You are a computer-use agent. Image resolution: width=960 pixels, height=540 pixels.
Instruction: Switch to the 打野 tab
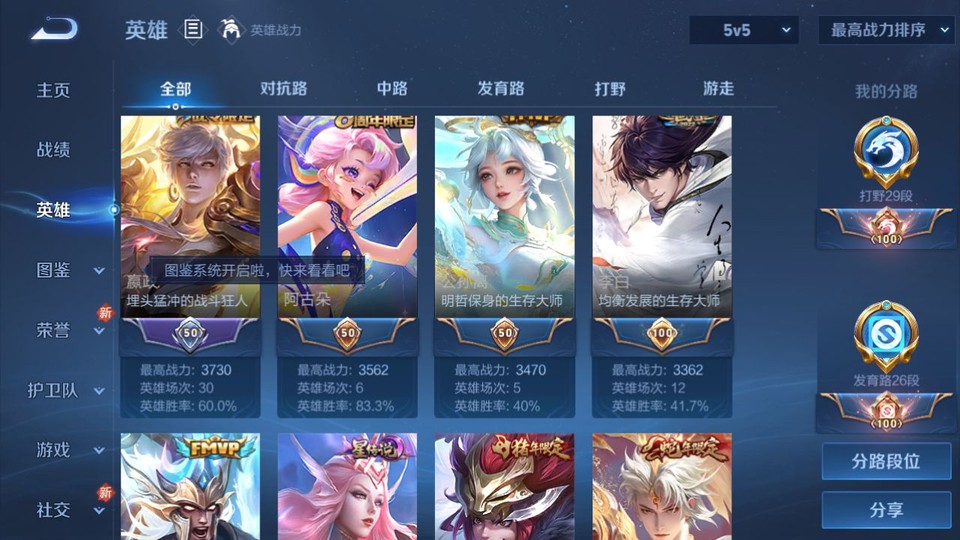[x=610, y=89]
